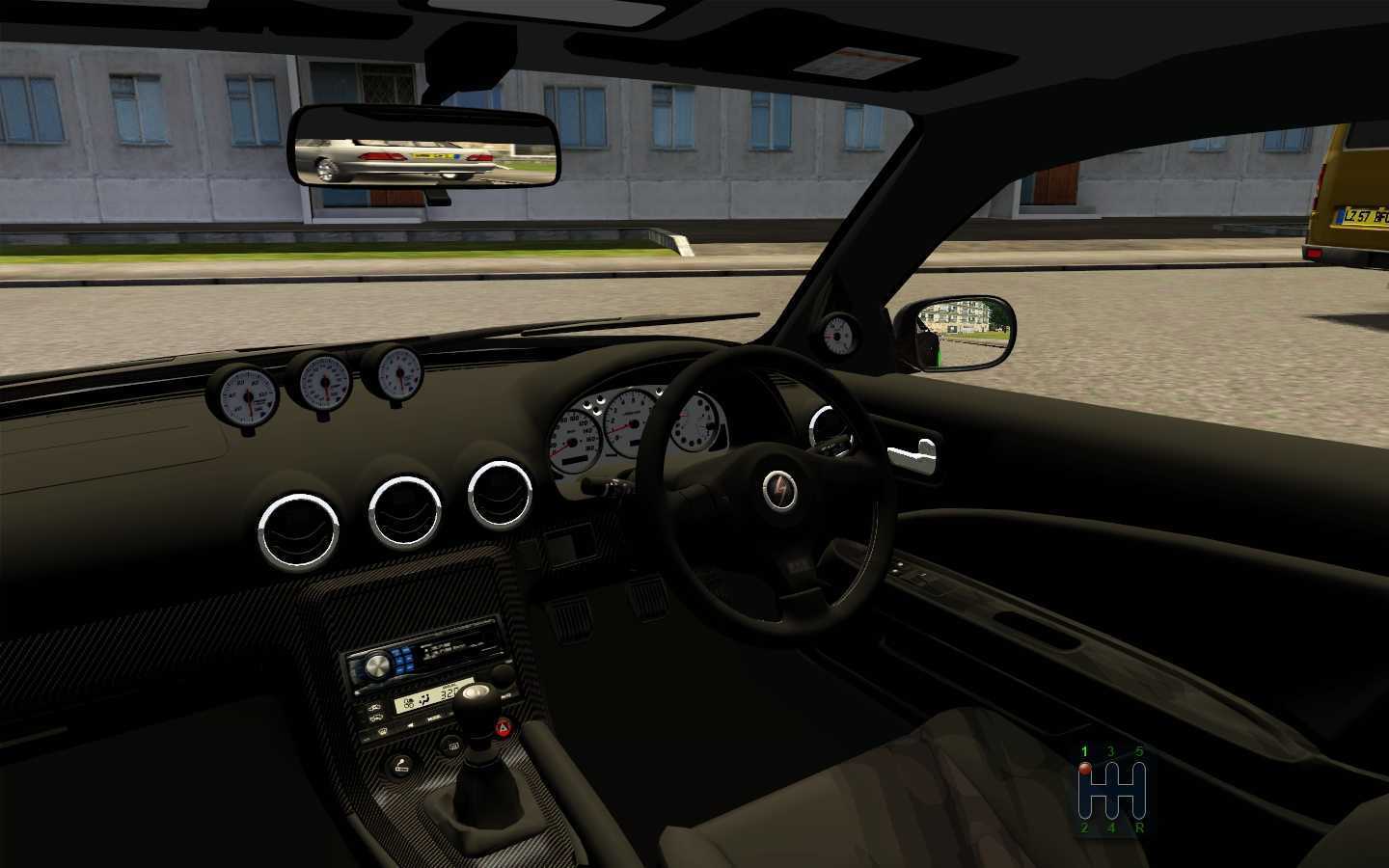Screen dimensions: 1389x868
Task: Click the gear shift pattern indicator
Action: click(x=1112, y=789)
